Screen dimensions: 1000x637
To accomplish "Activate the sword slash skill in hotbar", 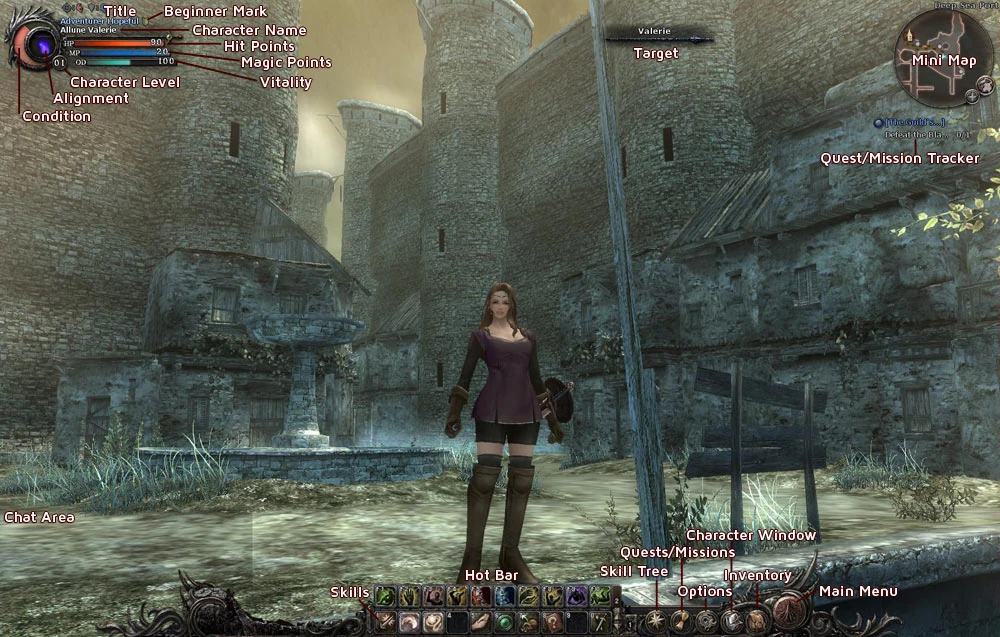I will (385, 622).
